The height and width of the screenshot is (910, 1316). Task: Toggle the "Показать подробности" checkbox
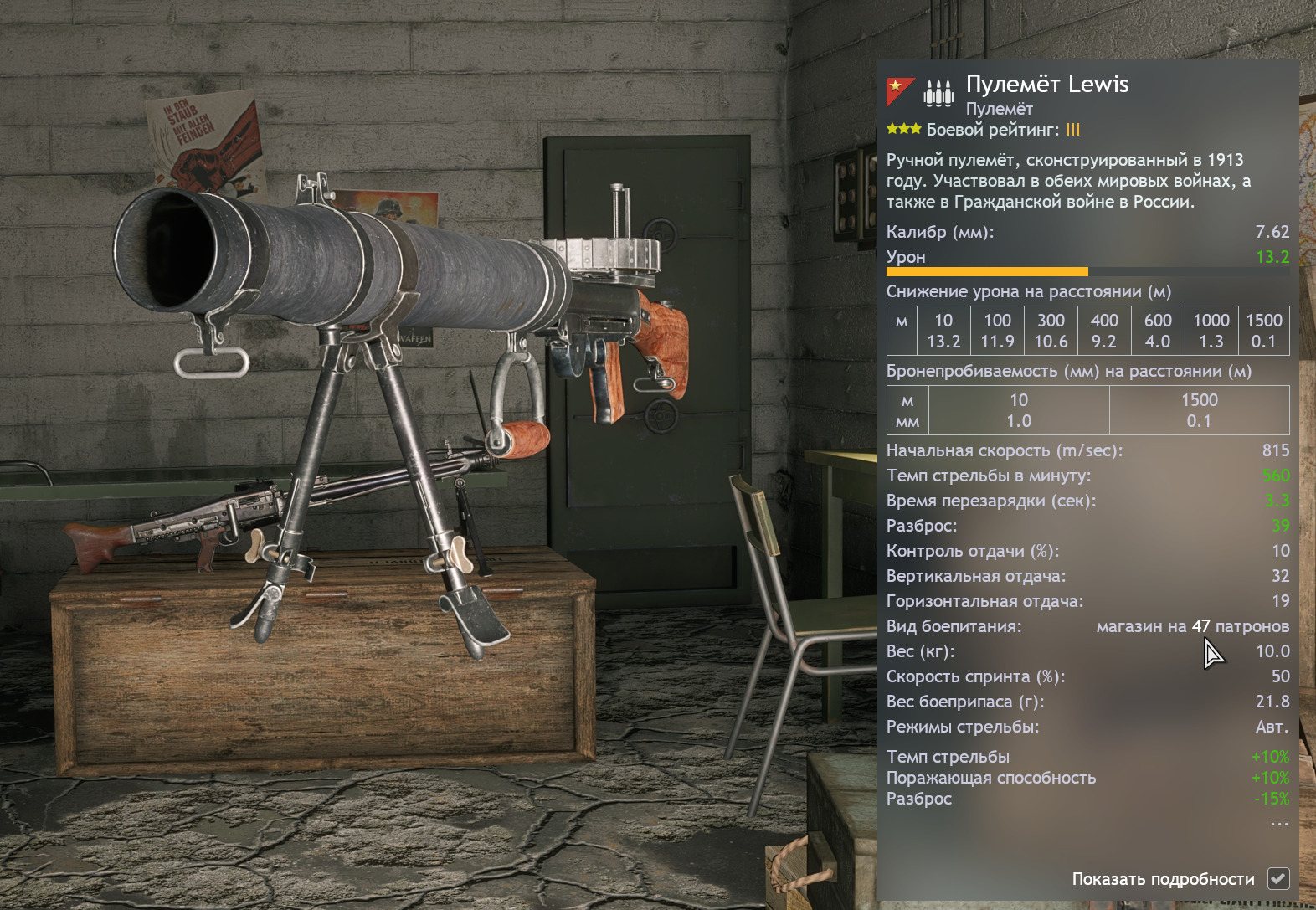tap(1277, 878)
